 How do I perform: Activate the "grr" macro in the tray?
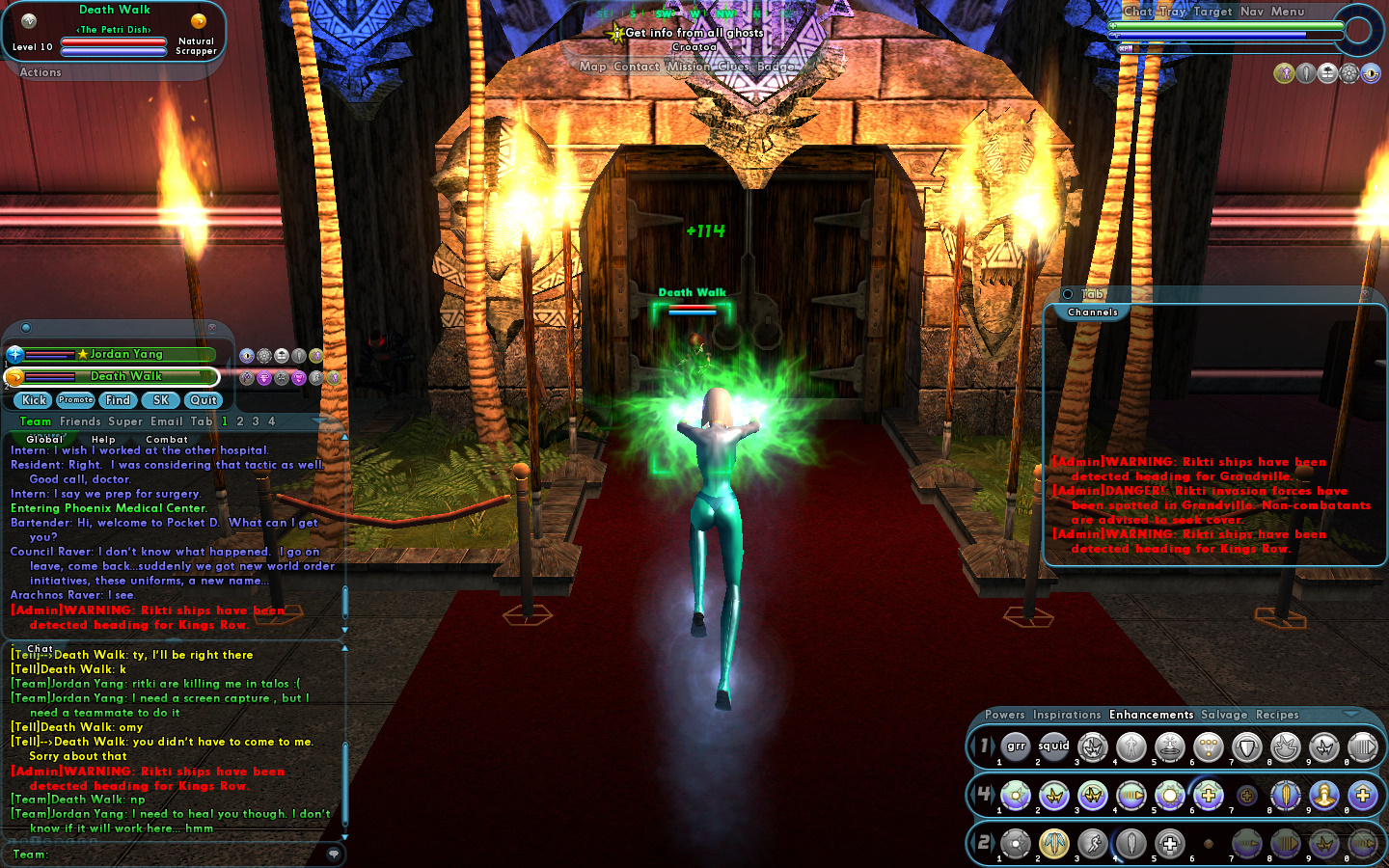pyautogui.click(x=1016, y=746)
